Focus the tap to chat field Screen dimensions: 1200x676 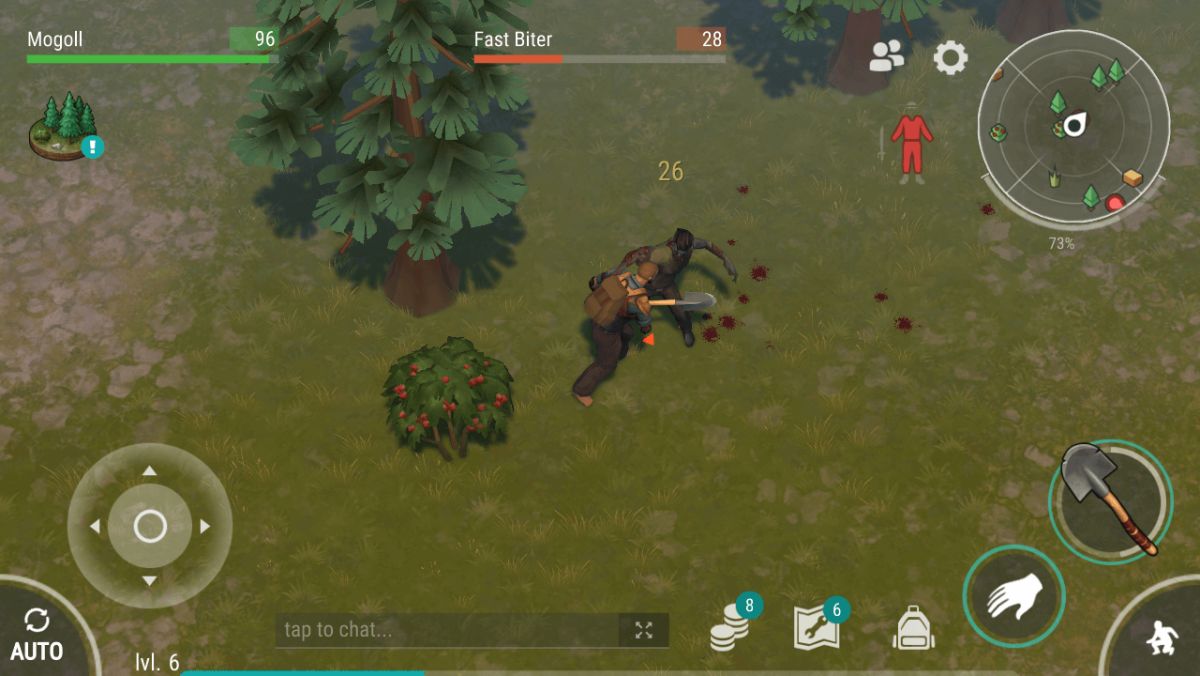(448, 630)
